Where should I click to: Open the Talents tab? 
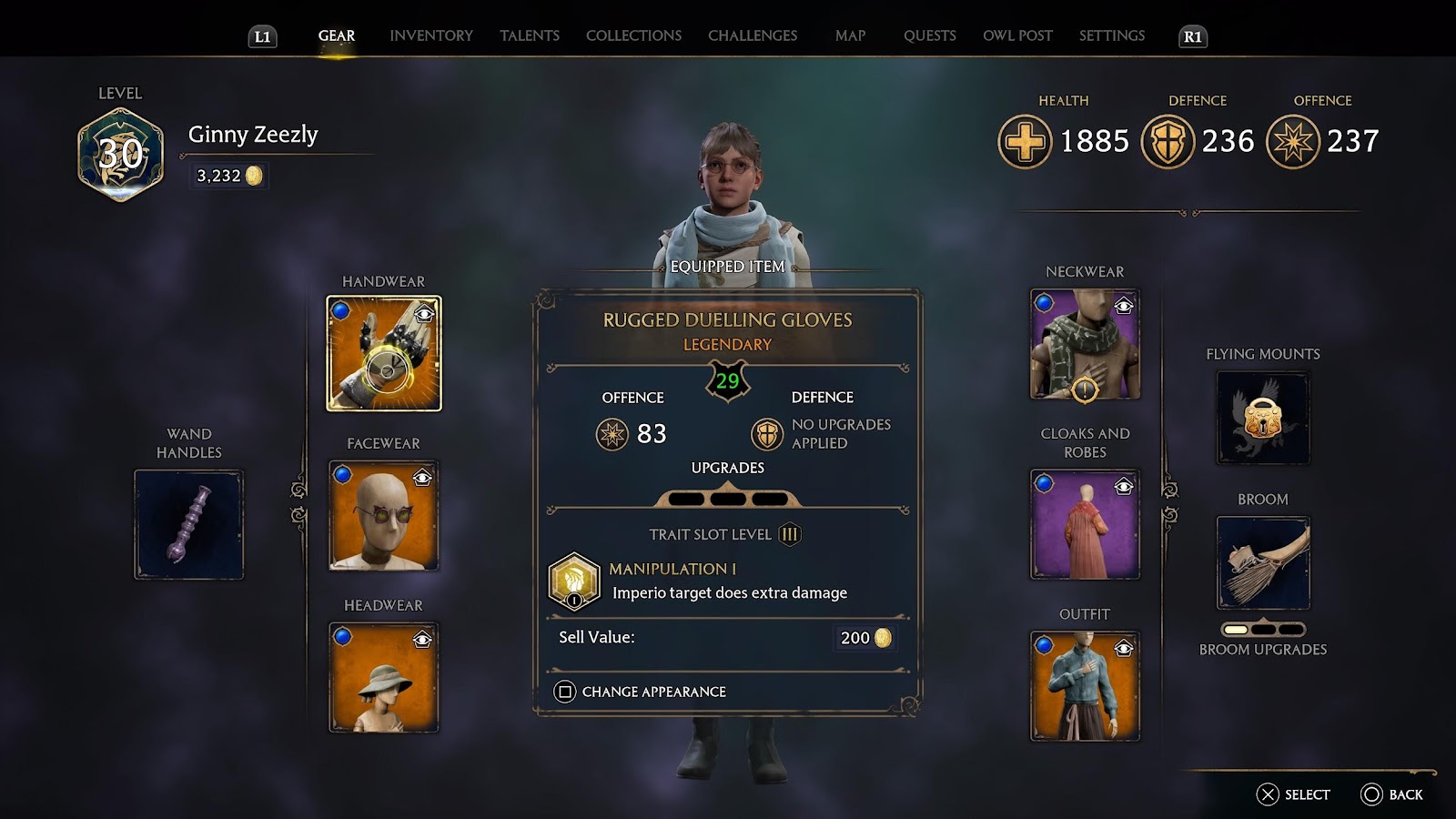[530, 35]
